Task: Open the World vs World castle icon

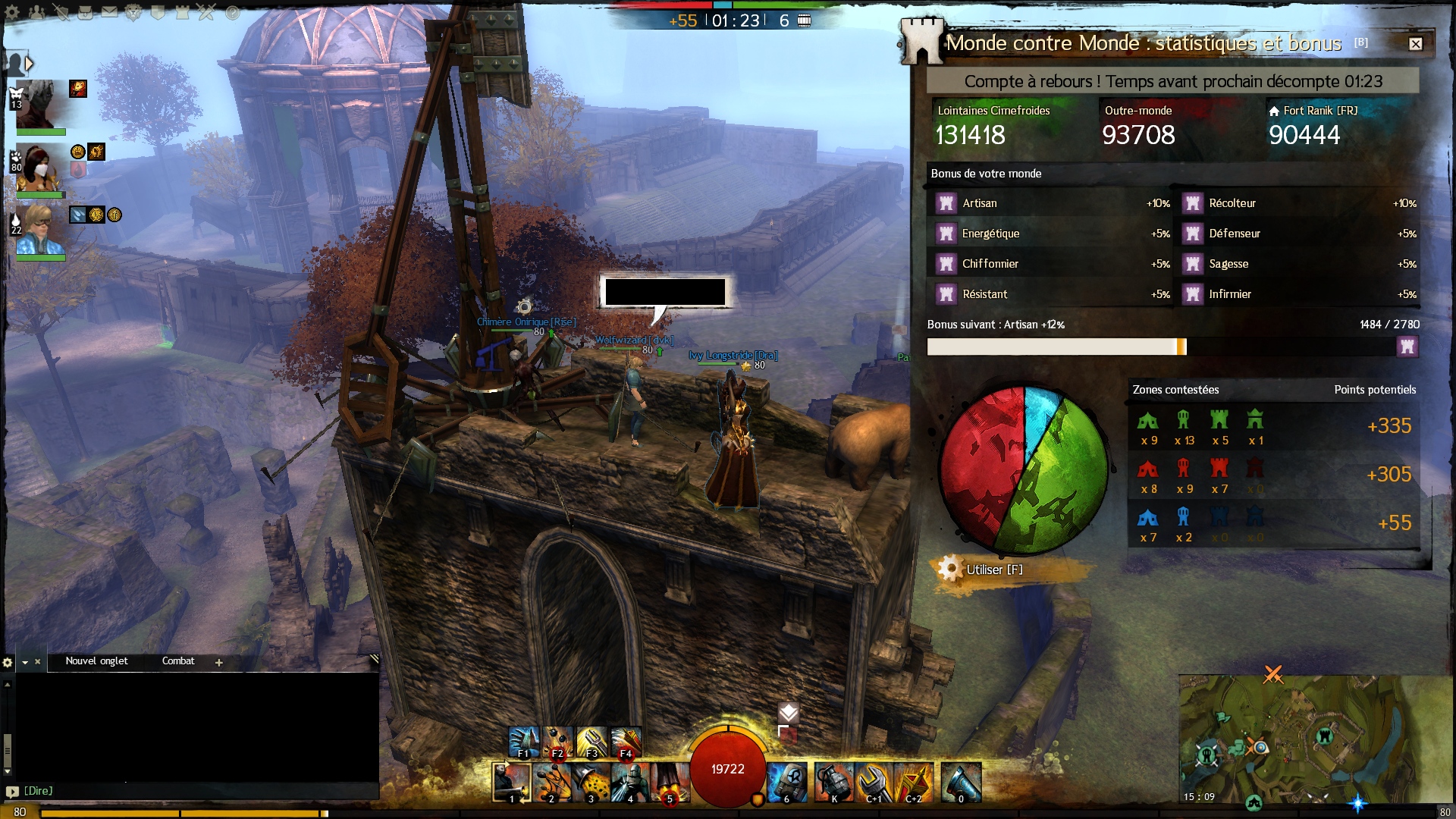Action: [x=182, y=12]
